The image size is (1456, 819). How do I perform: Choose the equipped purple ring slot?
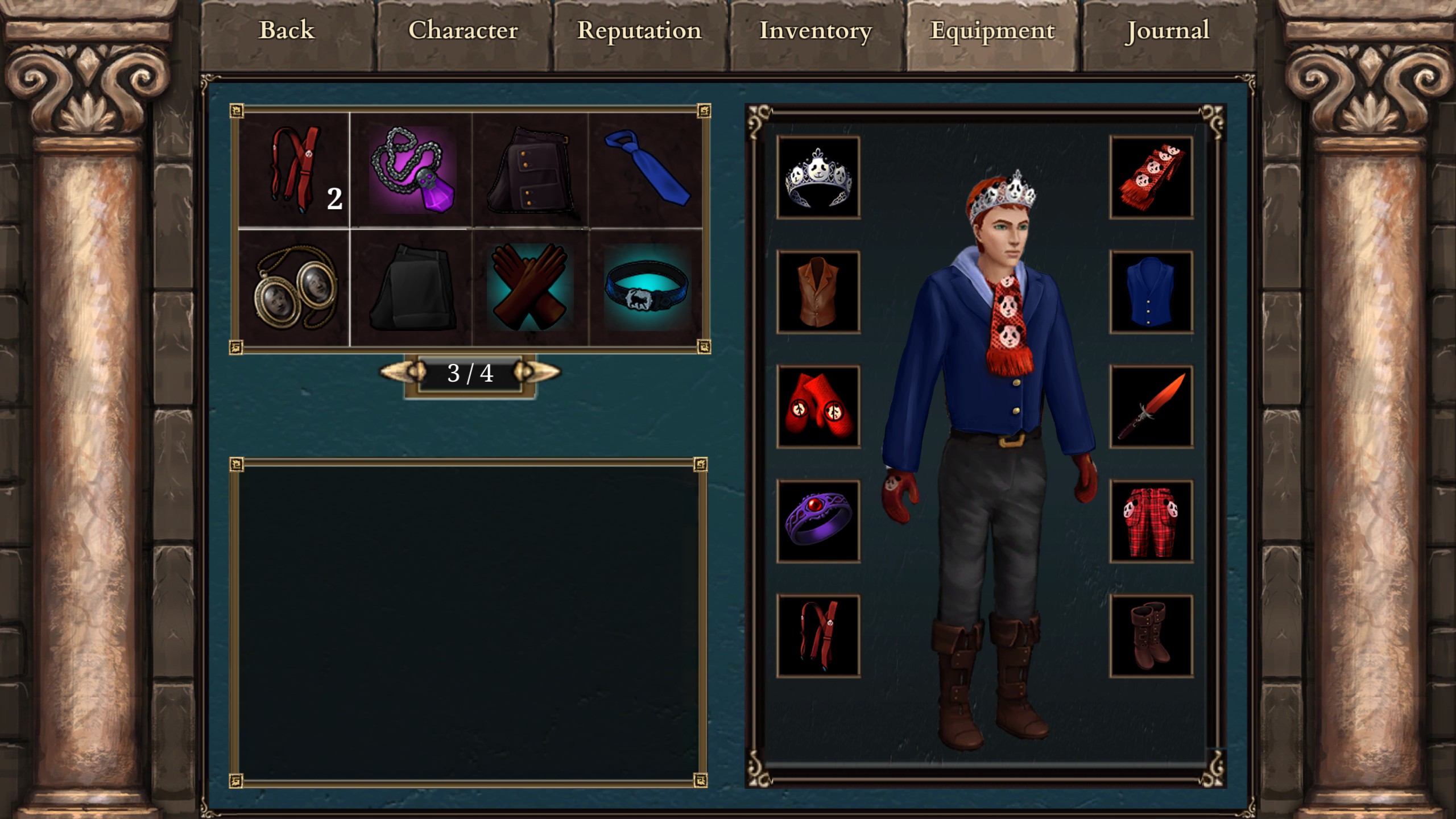pos(818,521)
